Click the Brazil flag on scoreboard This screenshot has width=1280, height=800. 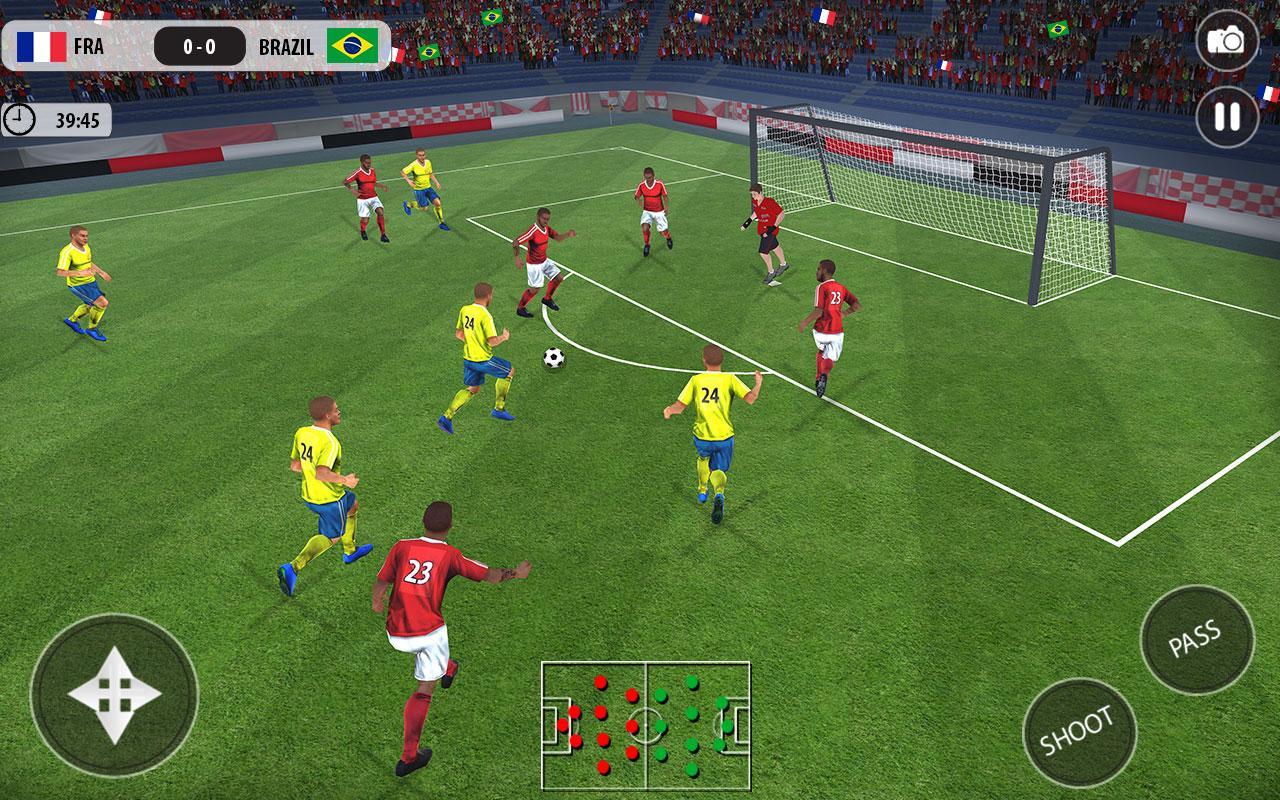pyautogui.click(x=352, y=44)
